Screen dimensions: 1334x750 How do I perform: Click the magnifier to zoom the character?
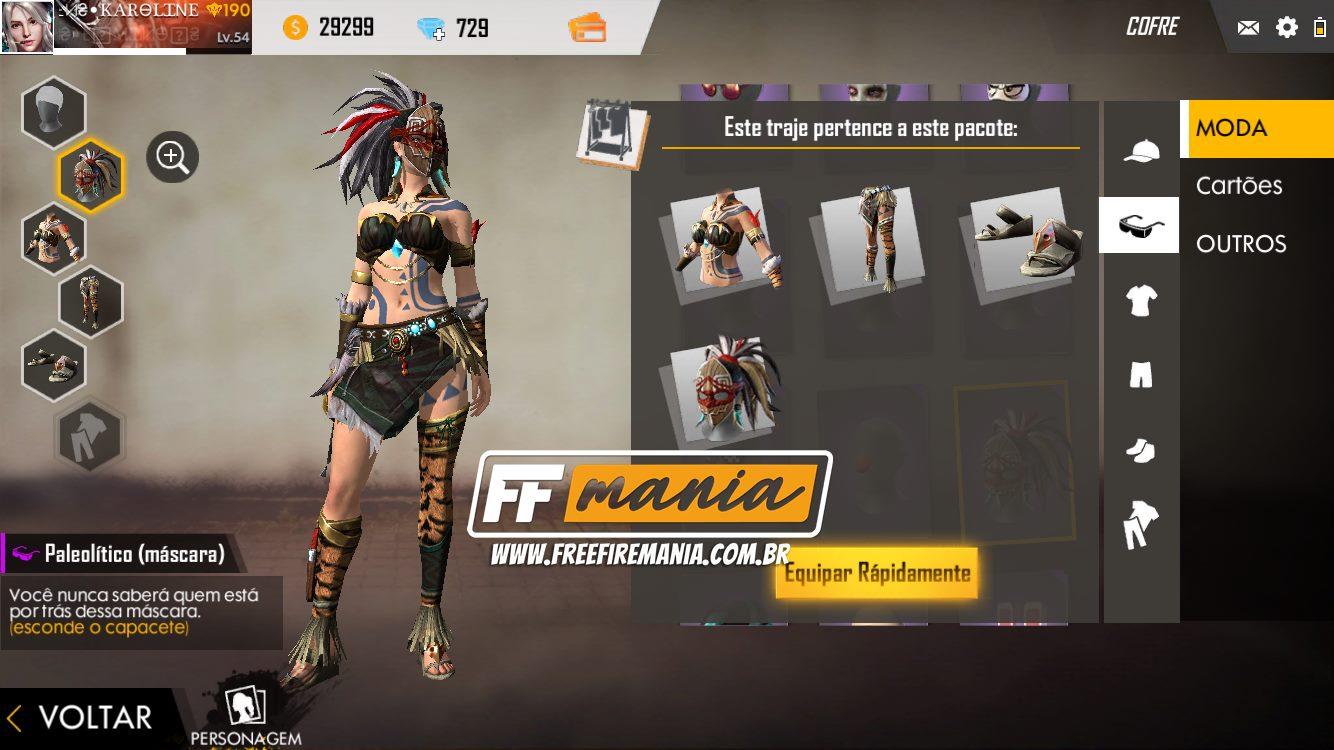[x=172, y=156]
